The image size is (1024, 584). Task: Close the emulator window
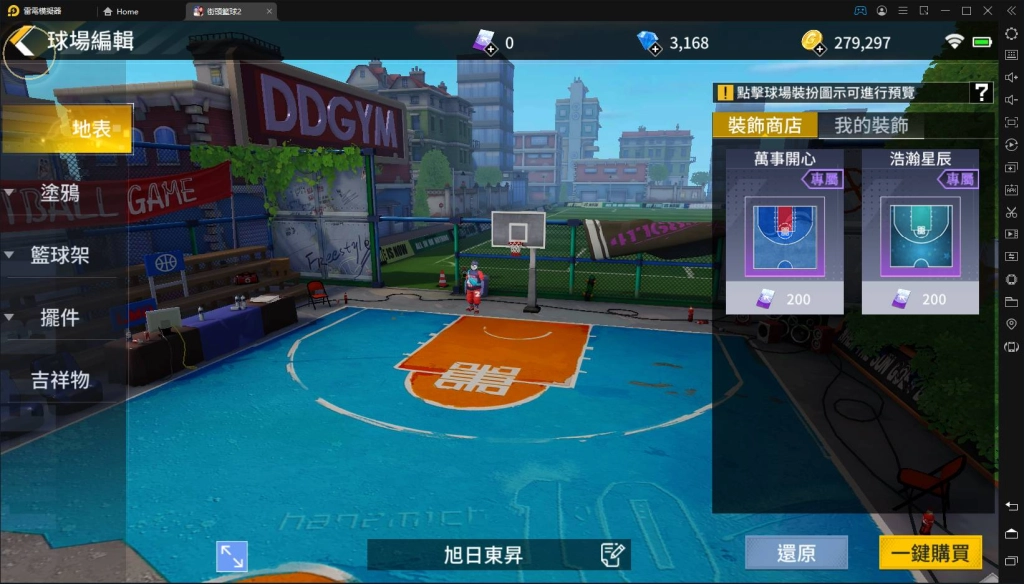[988, 11]
